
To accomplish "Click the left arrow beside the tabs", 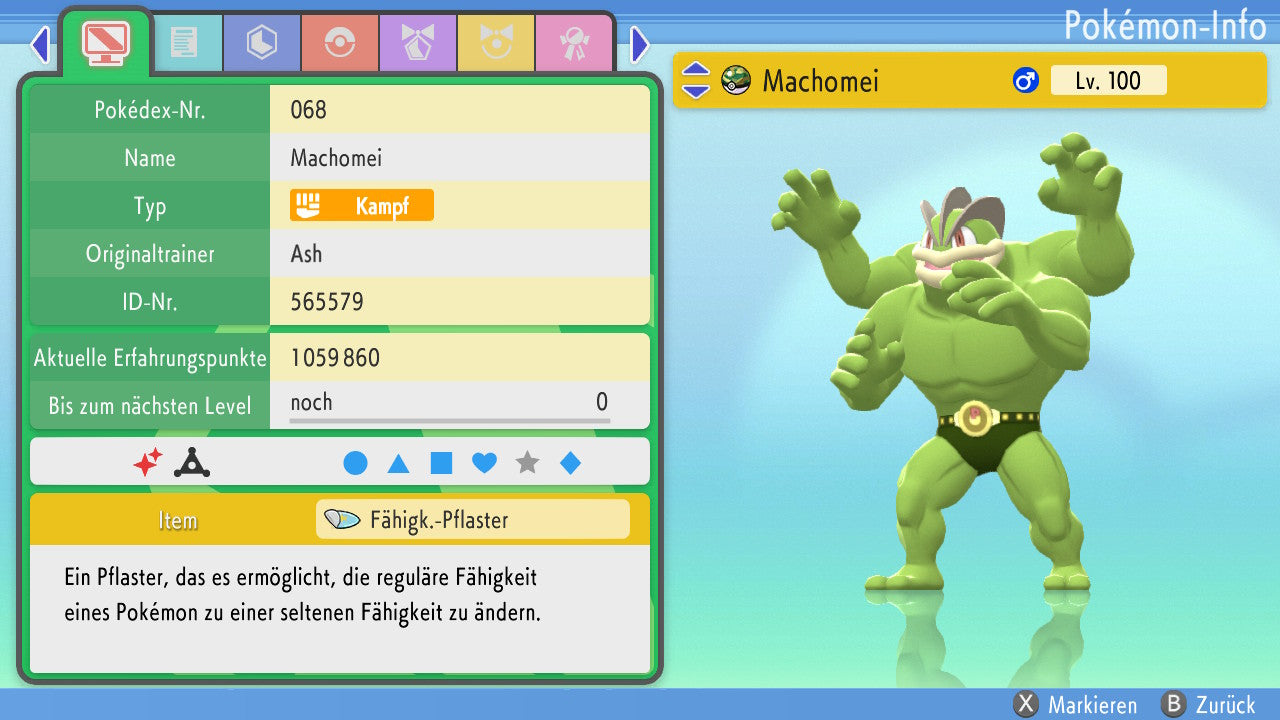I will point(40,44).
